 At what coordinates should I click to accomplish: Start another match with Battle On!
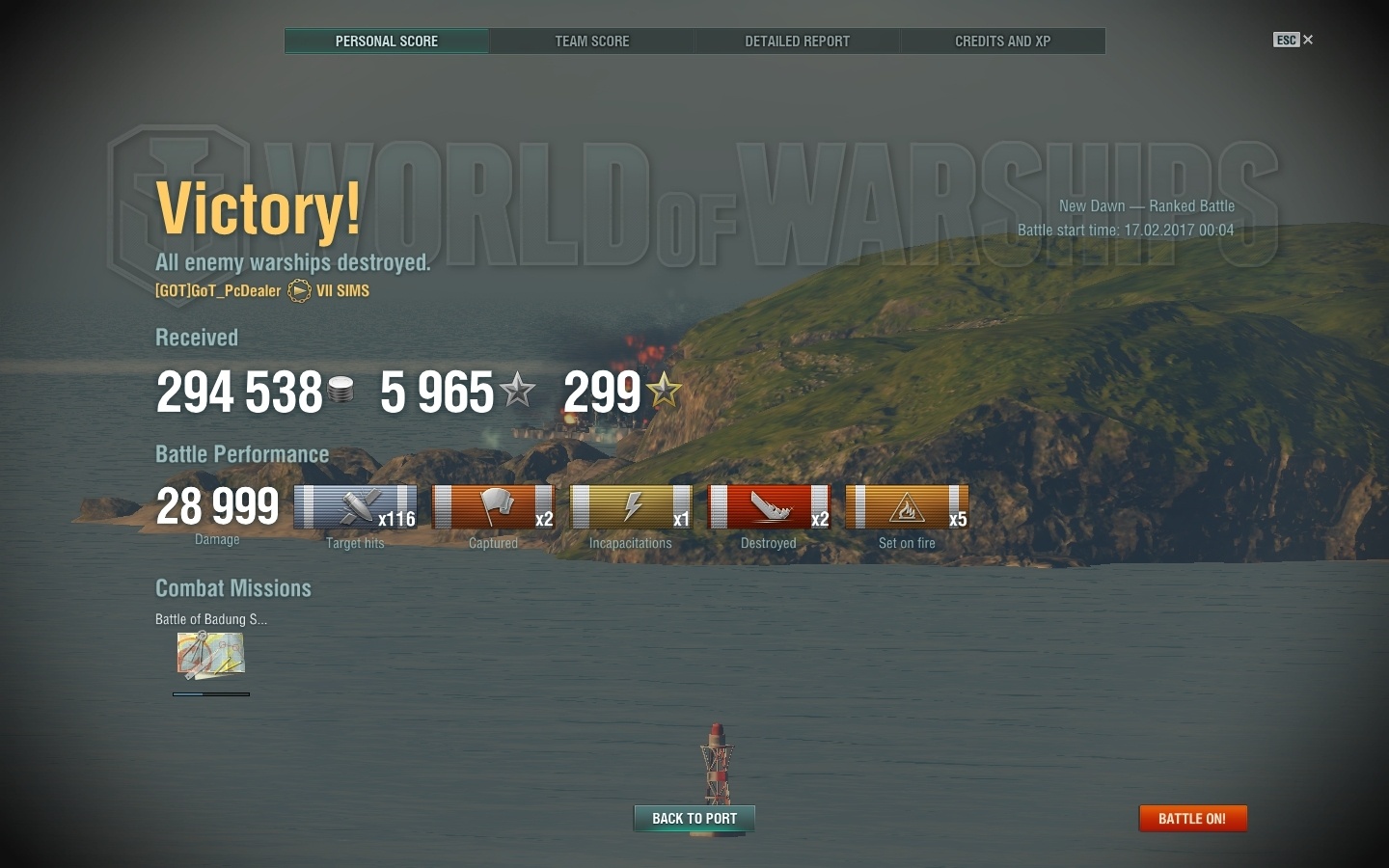[x=1192, y=819]
